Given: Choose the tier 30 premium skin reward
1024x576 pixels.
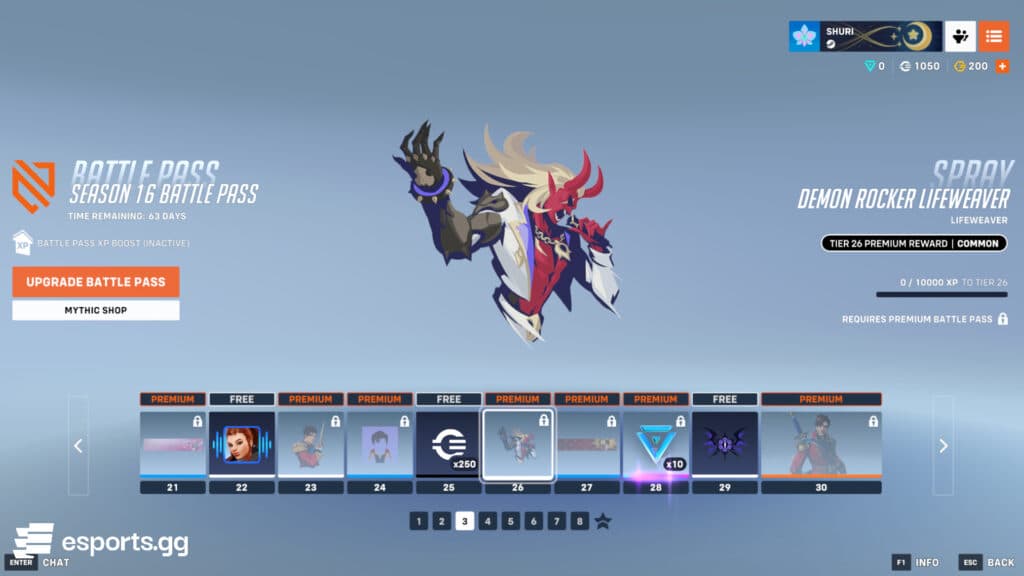Looking at the screenshot, I should coord(821,443).
